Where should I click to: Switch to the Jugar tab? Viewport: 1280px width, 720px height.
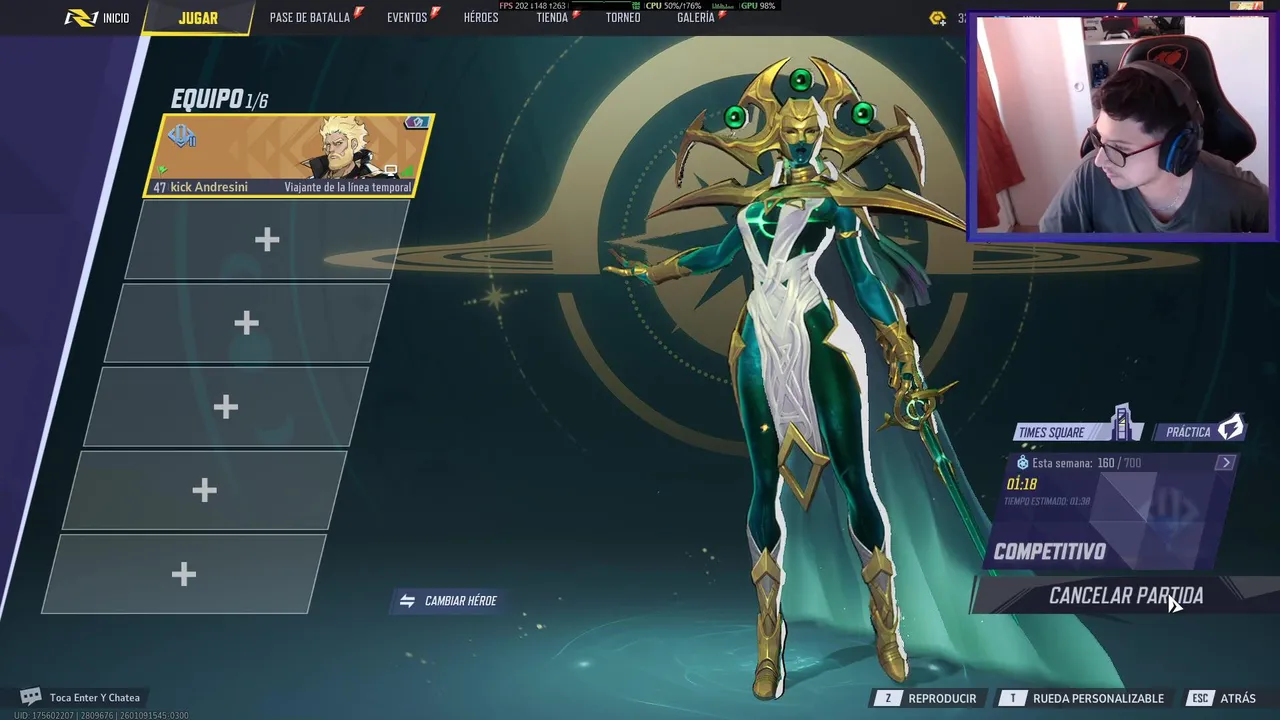(198, 18)
